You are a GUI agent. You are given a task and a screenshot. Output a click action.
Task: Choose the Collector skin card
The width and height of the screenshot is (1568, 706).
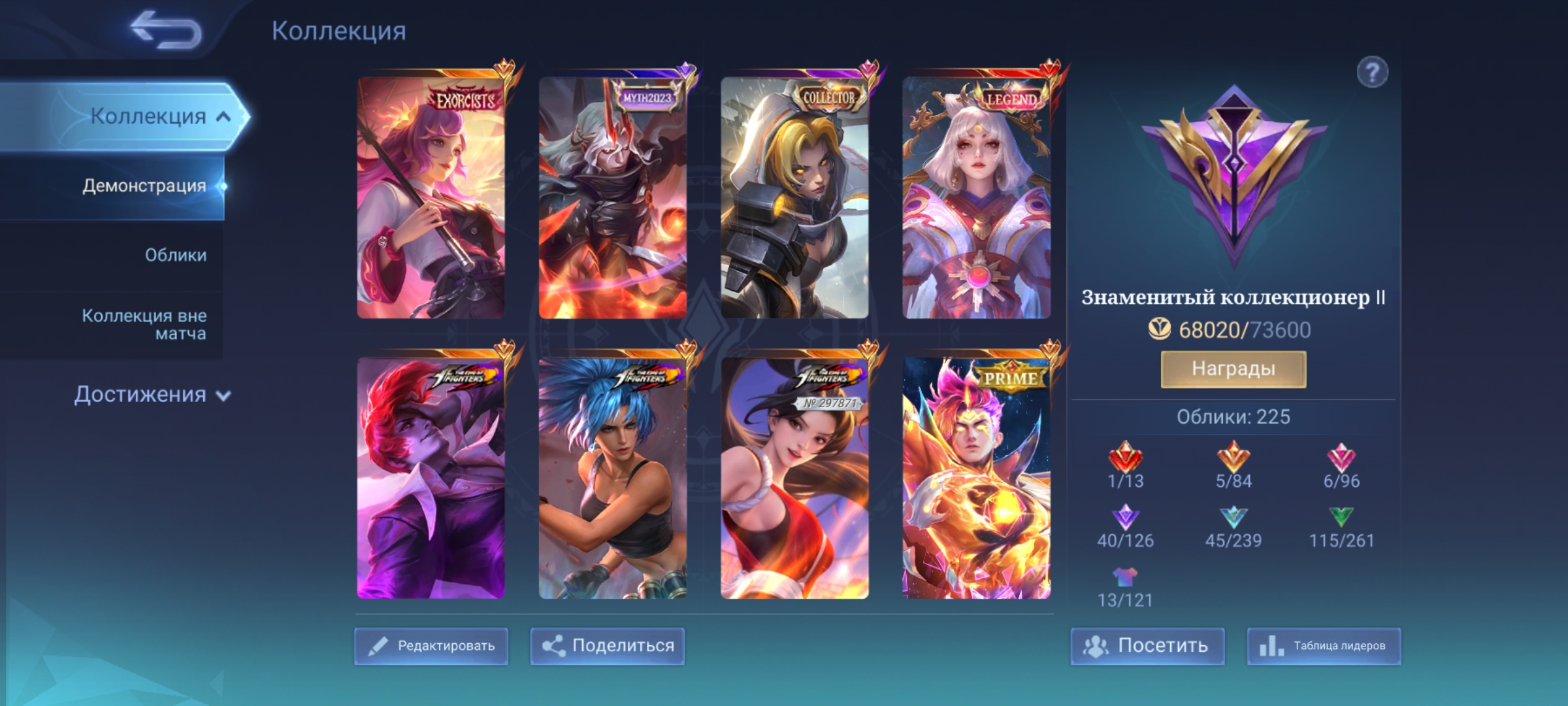[794, 197]
